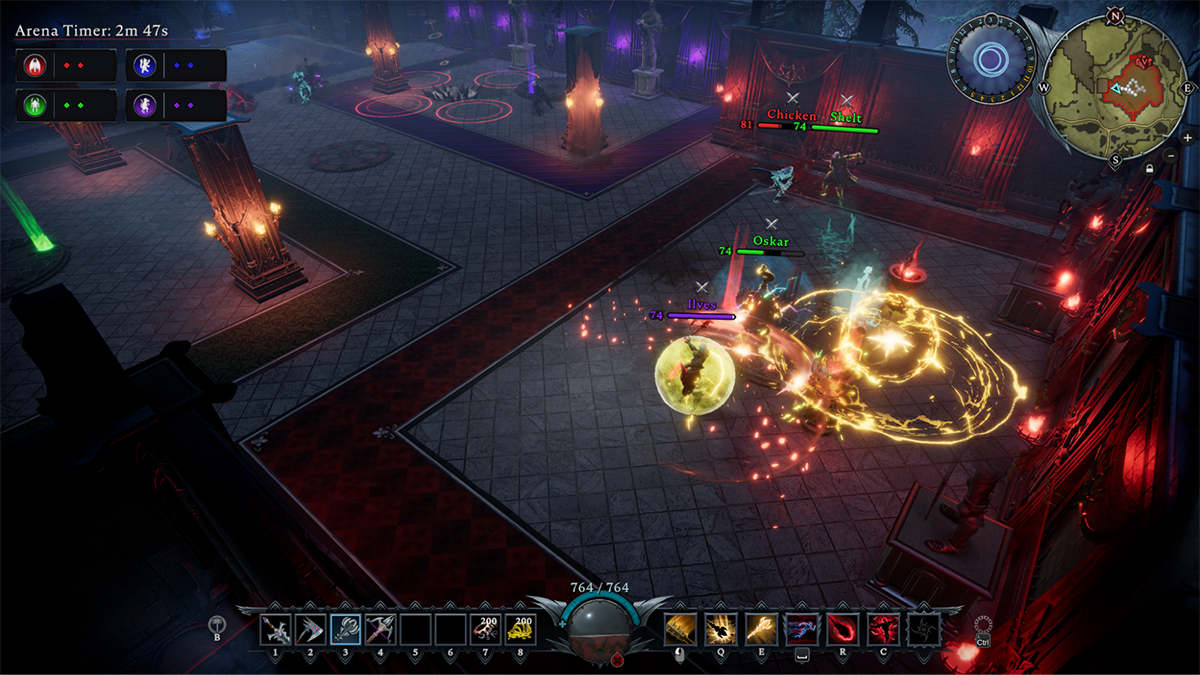Screen dimensions: 1200x675
Task: Activate the primary attack ability icon
Action: click(x=680, y=629)
